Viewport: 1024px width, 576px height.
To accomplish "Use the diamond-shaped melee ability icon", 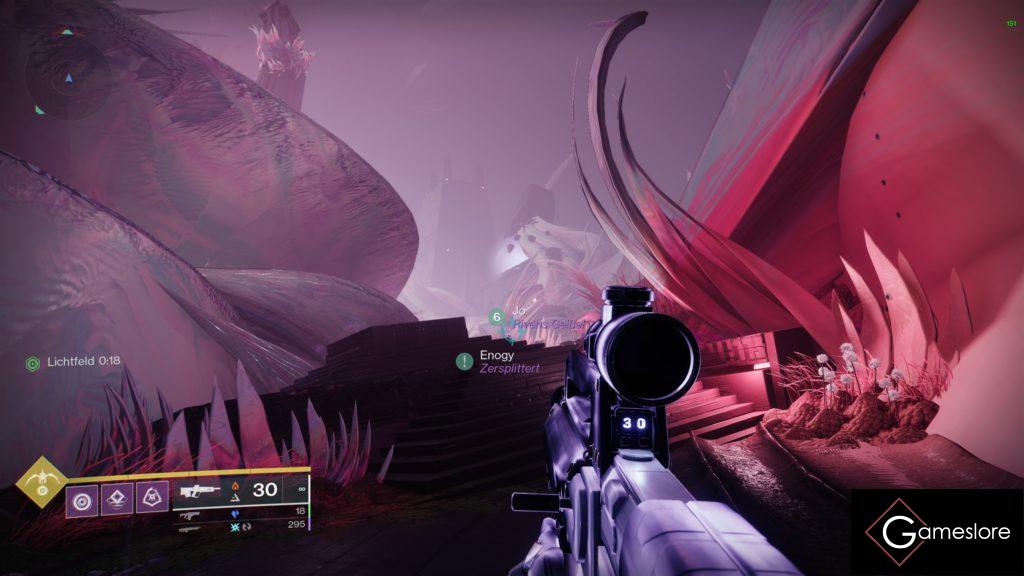I will click(x=117, y=497).
